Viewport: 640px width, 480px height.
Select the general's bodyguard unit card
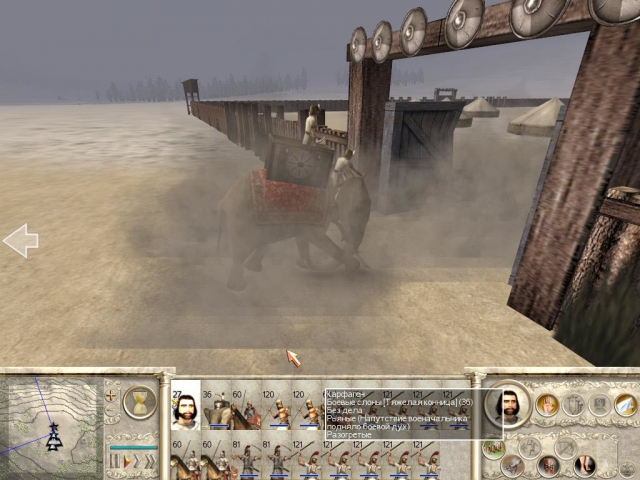[x=185, y=405]
